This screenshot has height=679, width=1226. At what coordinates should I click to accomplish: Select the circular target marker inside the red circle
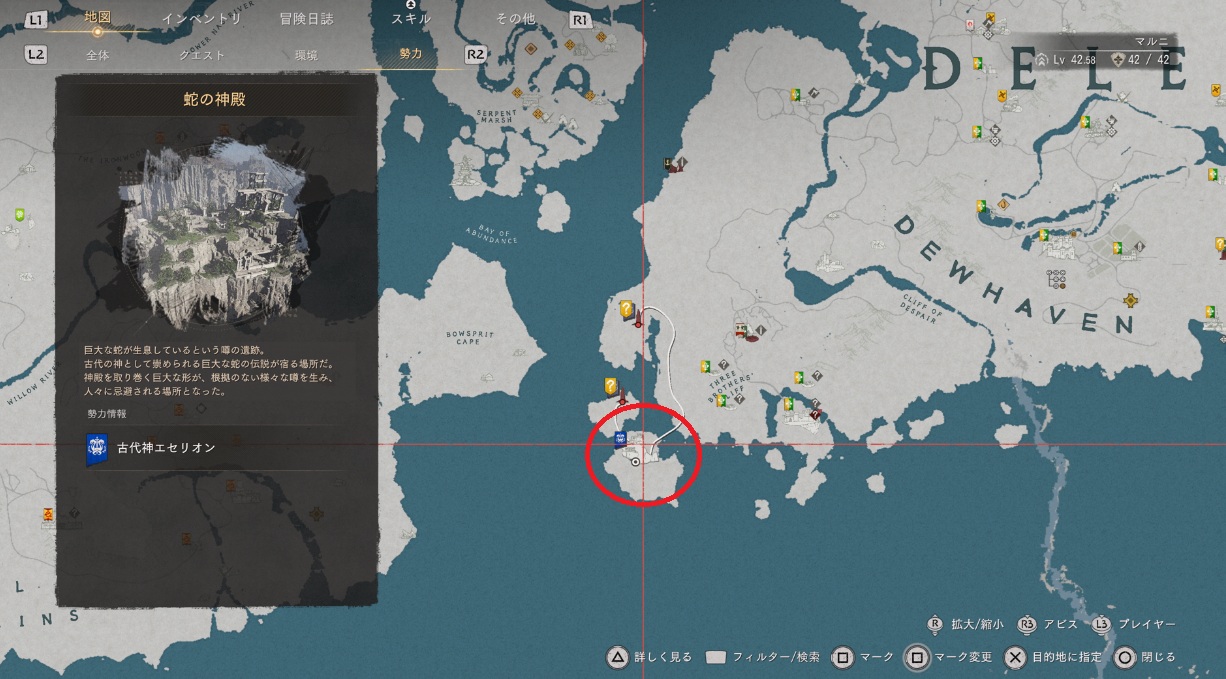[635, 463]
